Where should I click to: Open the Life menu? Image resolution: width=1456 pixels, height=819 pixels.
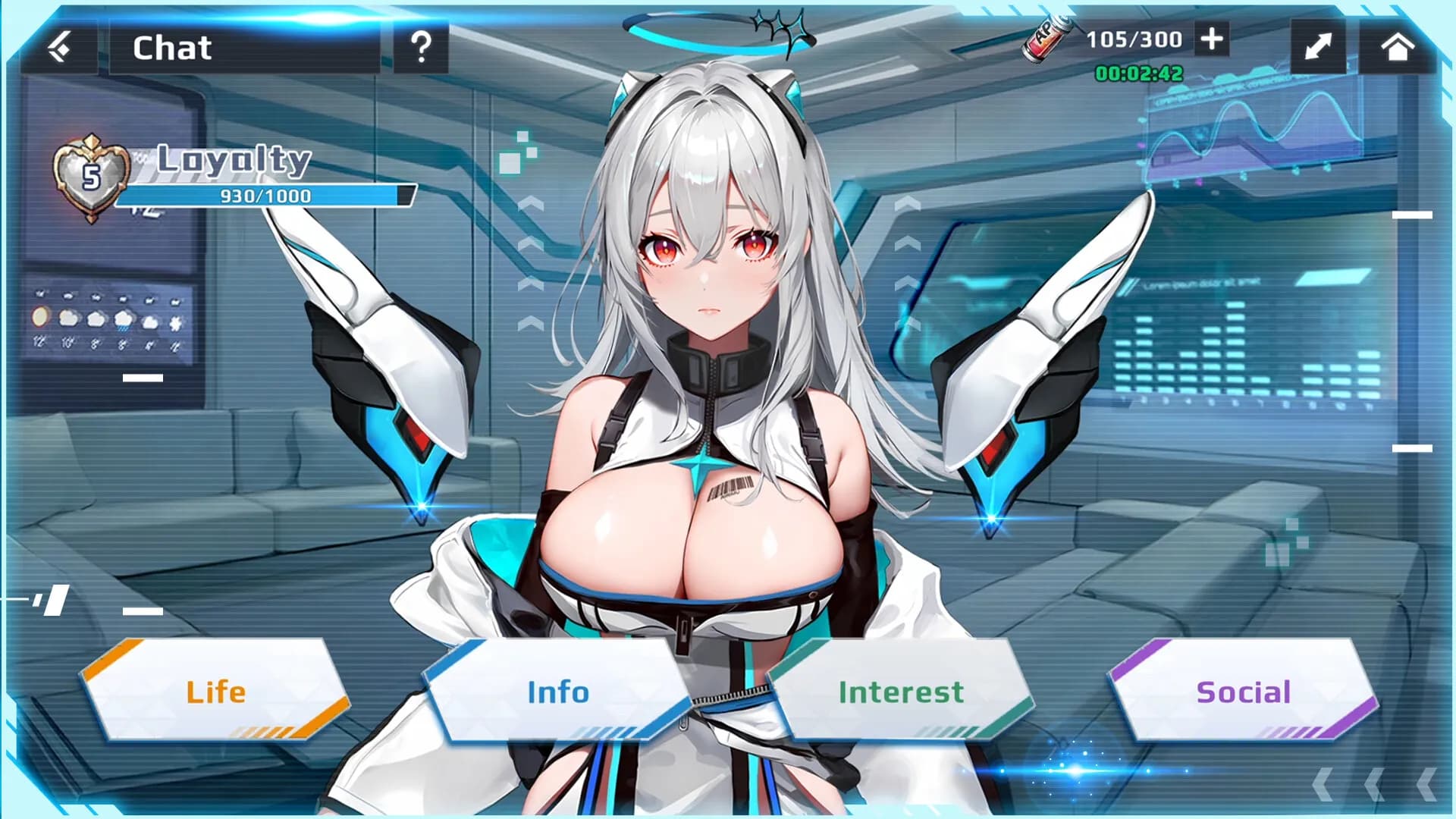click(x=216, y=690)
